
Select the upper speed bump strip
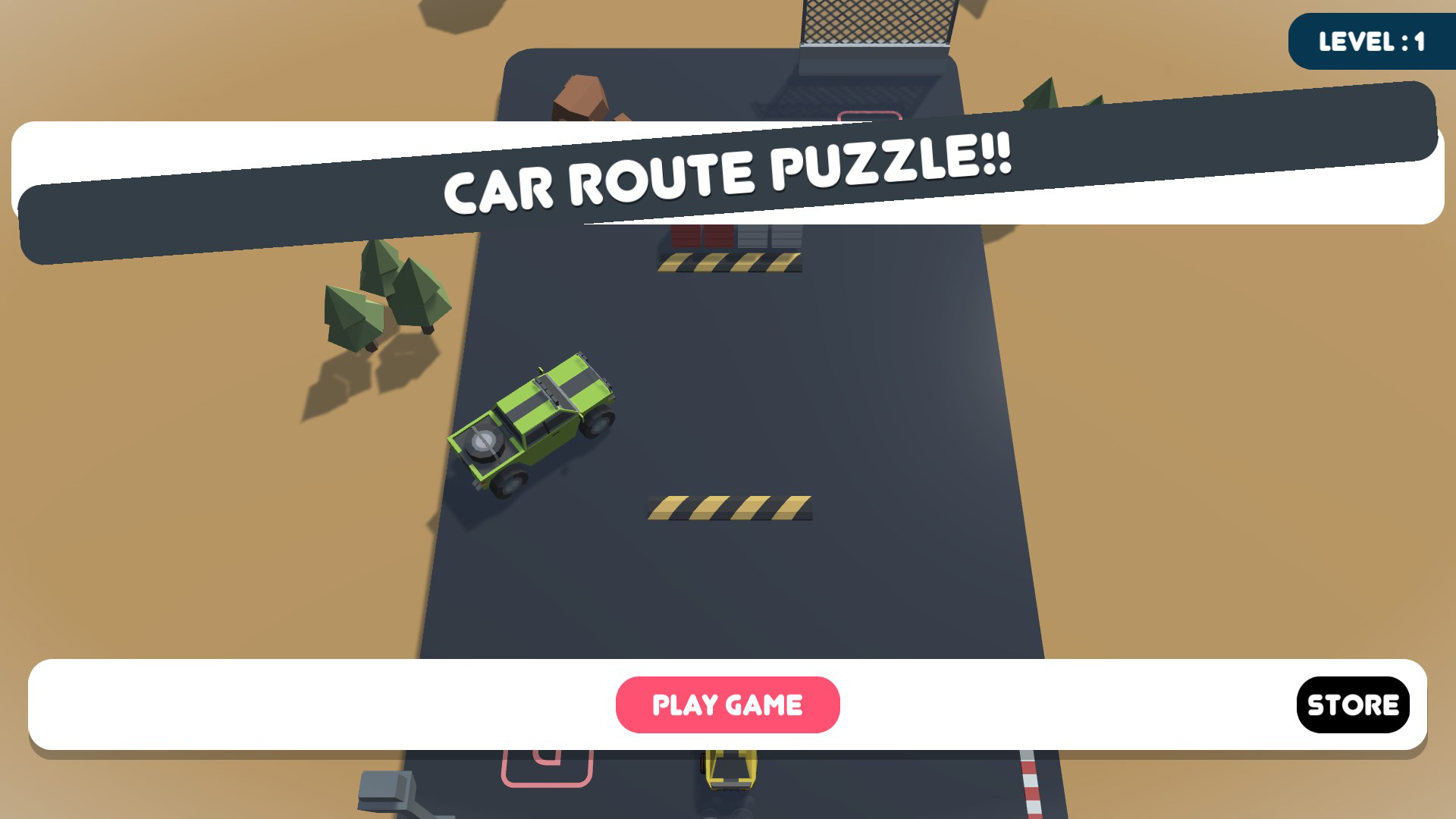click(728, 264)
